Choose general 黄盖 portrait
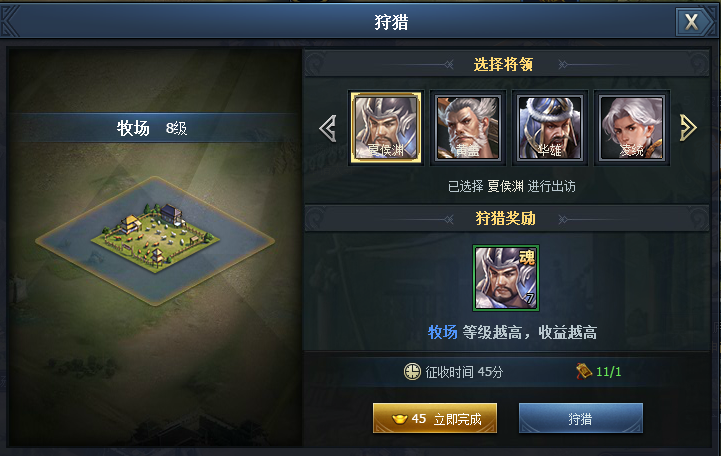This screenshot has height=456, width=721. click(x=467, y=127)
